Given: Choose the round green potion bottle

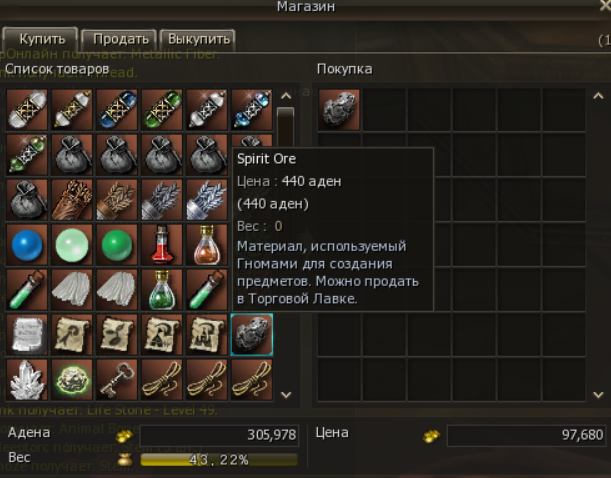Looking at the screenshot, I should coord(161,290).
